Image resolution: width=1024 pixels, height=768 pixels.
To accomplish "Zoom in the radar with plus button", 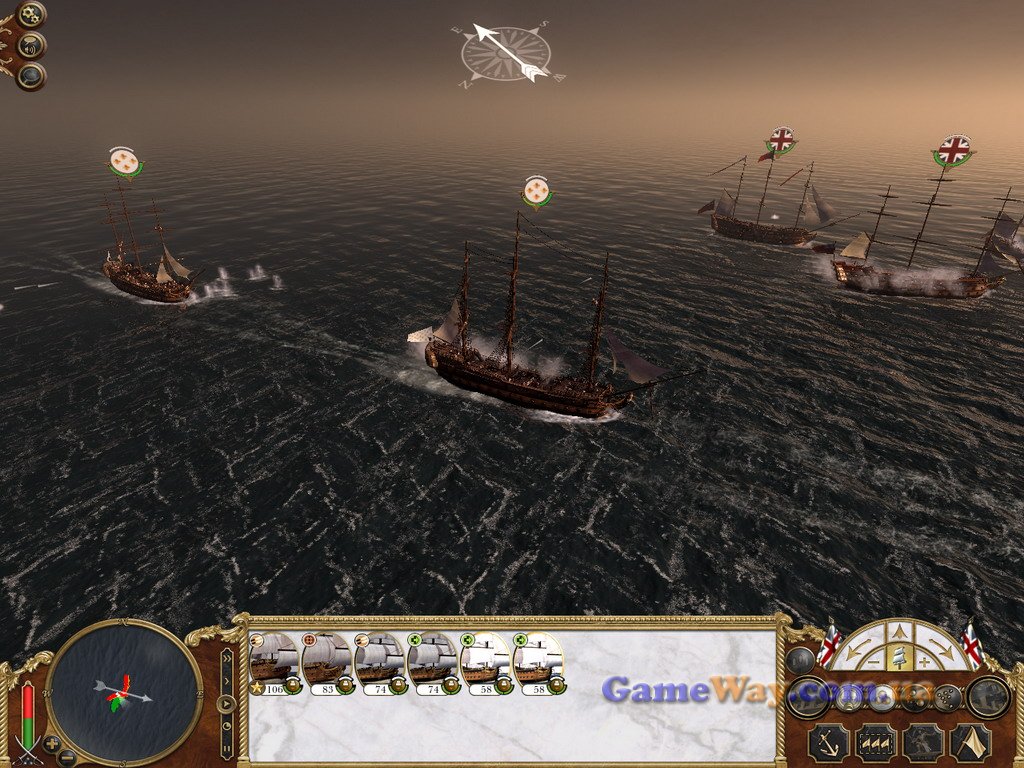I will (51, 744).
